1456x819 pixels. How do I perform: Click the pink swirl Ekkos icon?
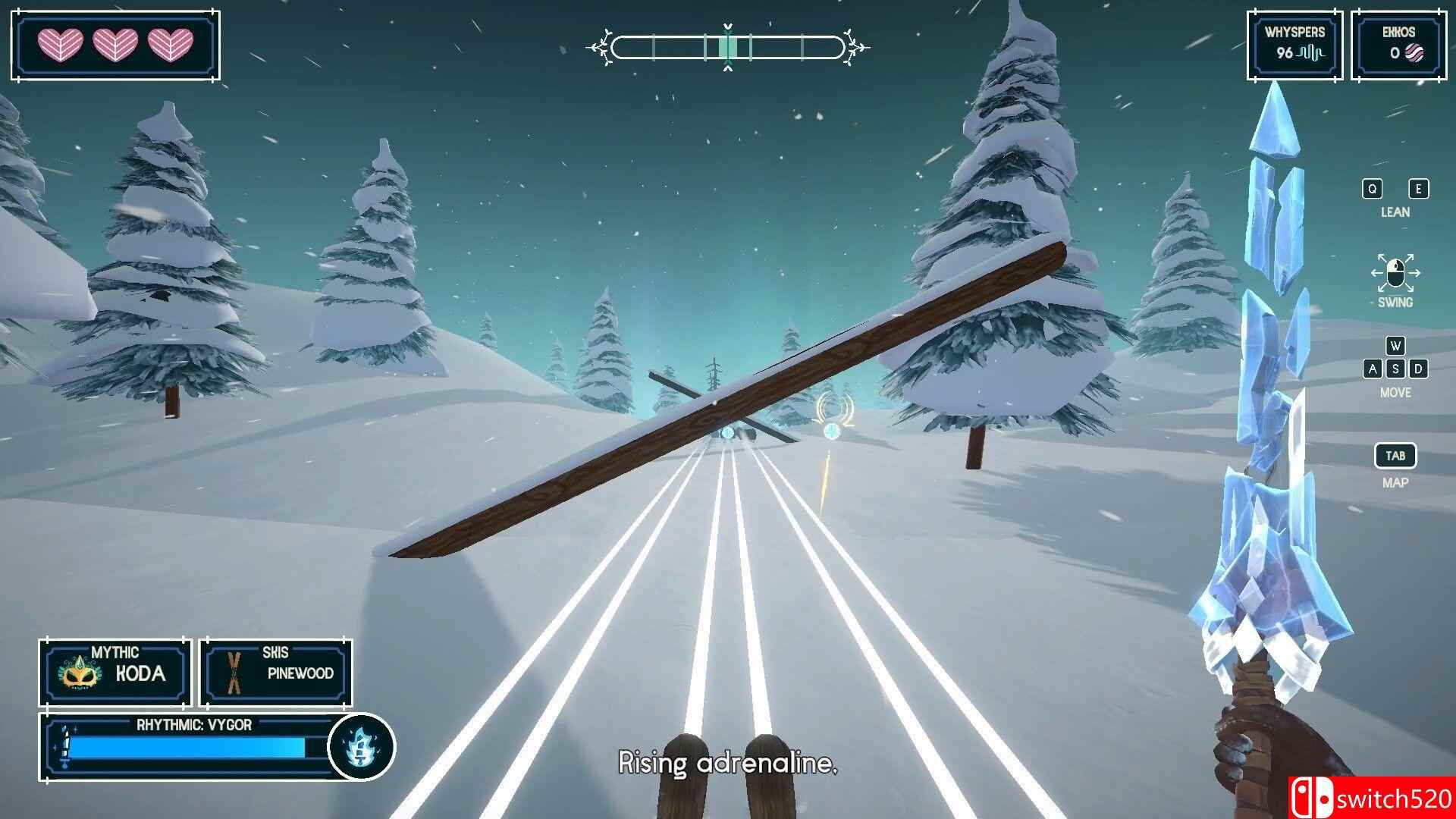pos(1415,55)
